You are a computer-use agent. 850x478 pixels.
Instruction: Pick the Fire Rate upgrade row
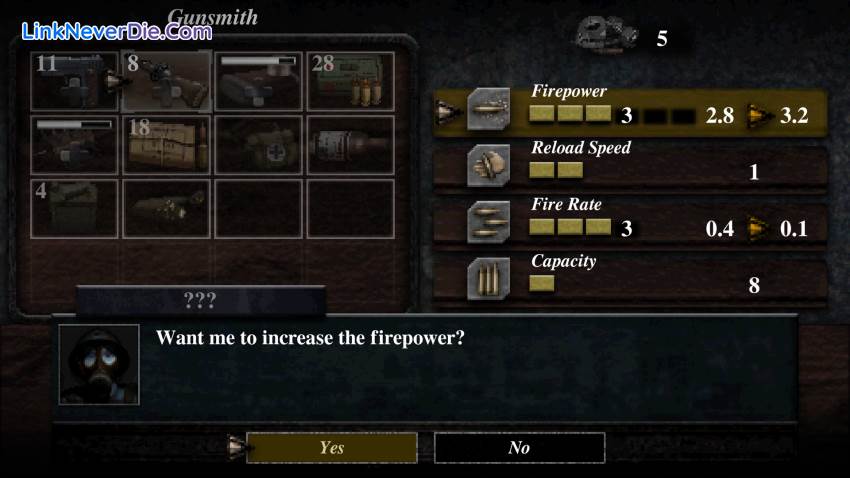pyautogui.click(x=640, y=223)
